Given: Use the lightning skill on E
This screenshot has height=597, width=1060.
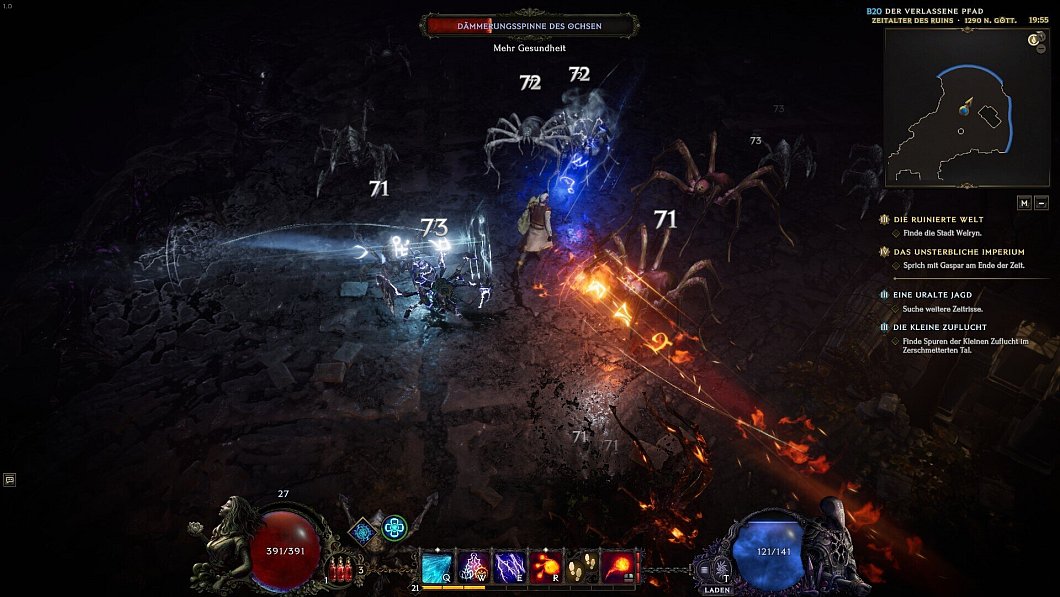Looking at the screenshot, I should coord(509,567).
